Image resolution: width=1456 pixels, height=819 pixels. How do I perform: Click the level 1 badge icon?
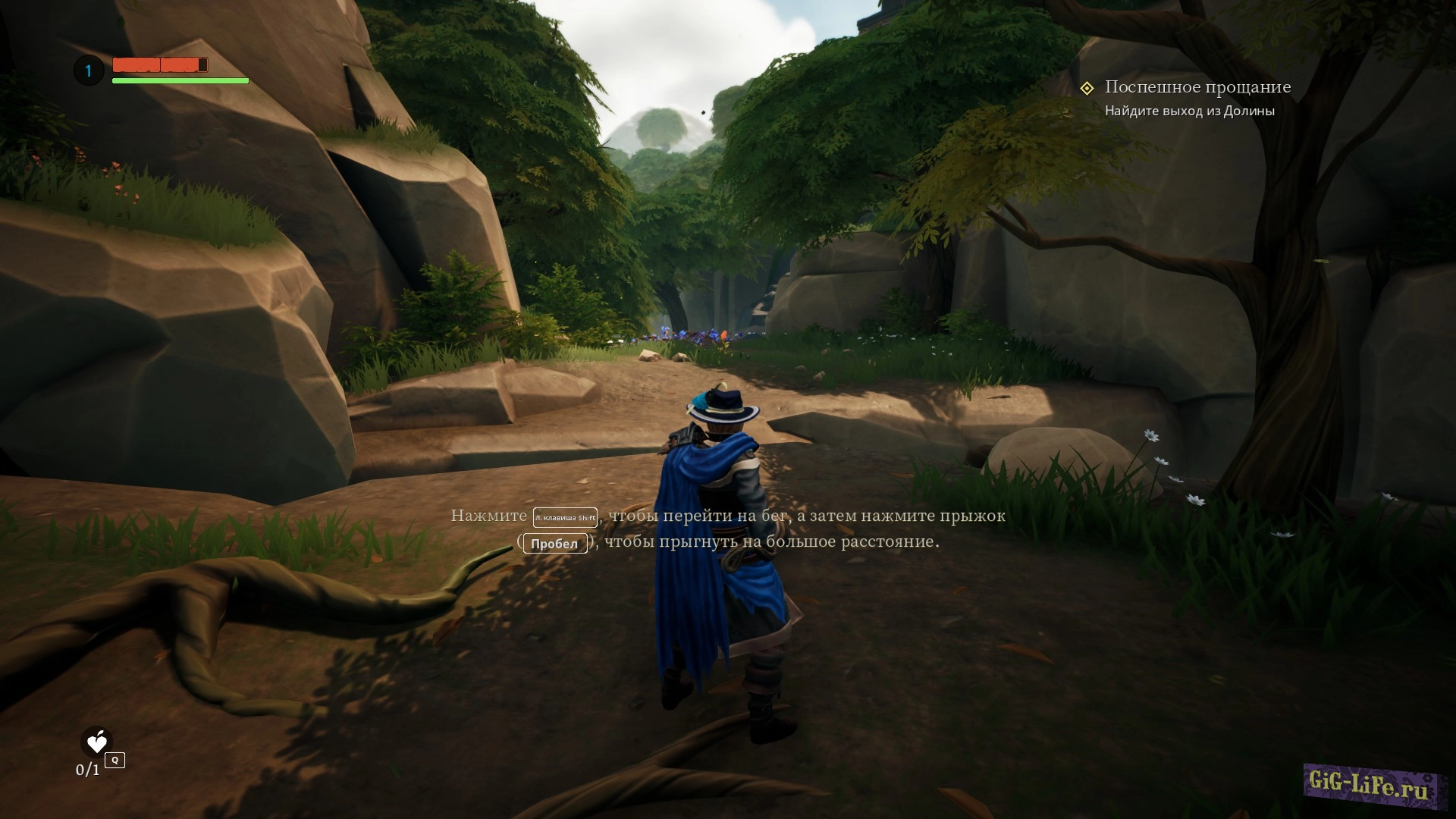pos(89,71)
